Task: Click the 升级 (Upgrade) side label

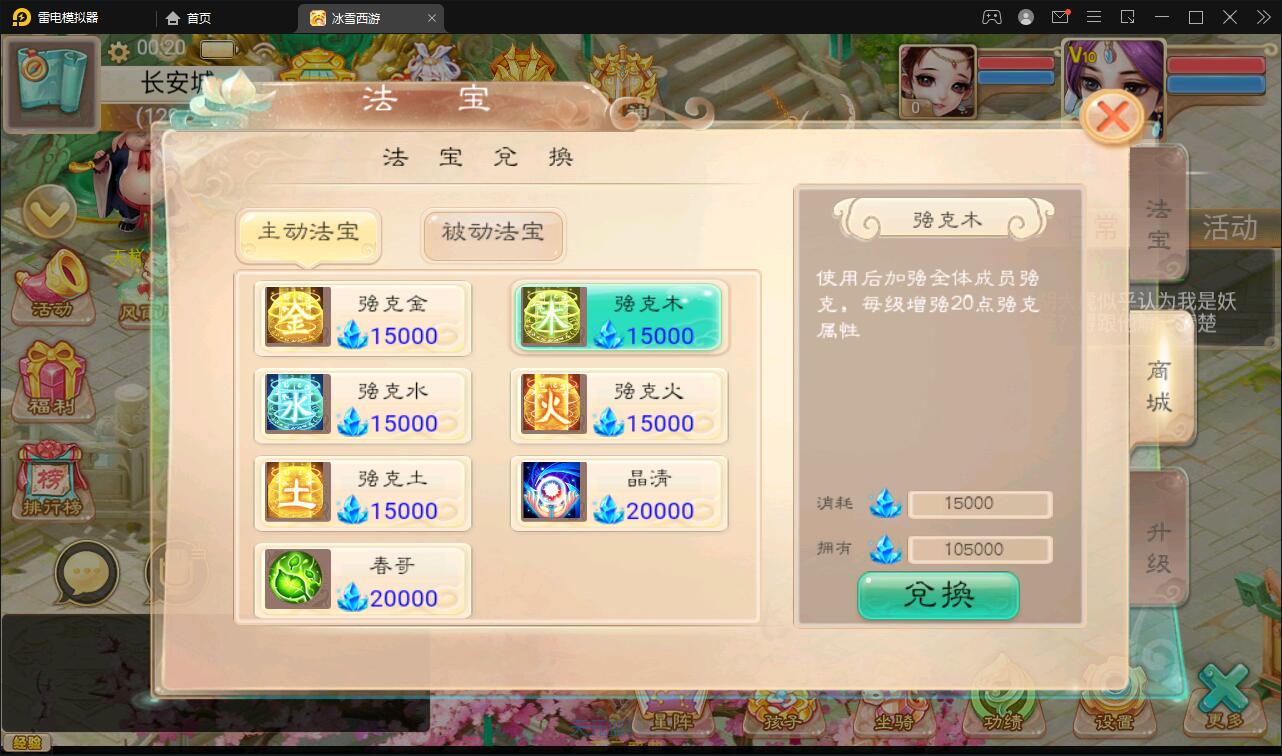Action: tap(1158, 540)
